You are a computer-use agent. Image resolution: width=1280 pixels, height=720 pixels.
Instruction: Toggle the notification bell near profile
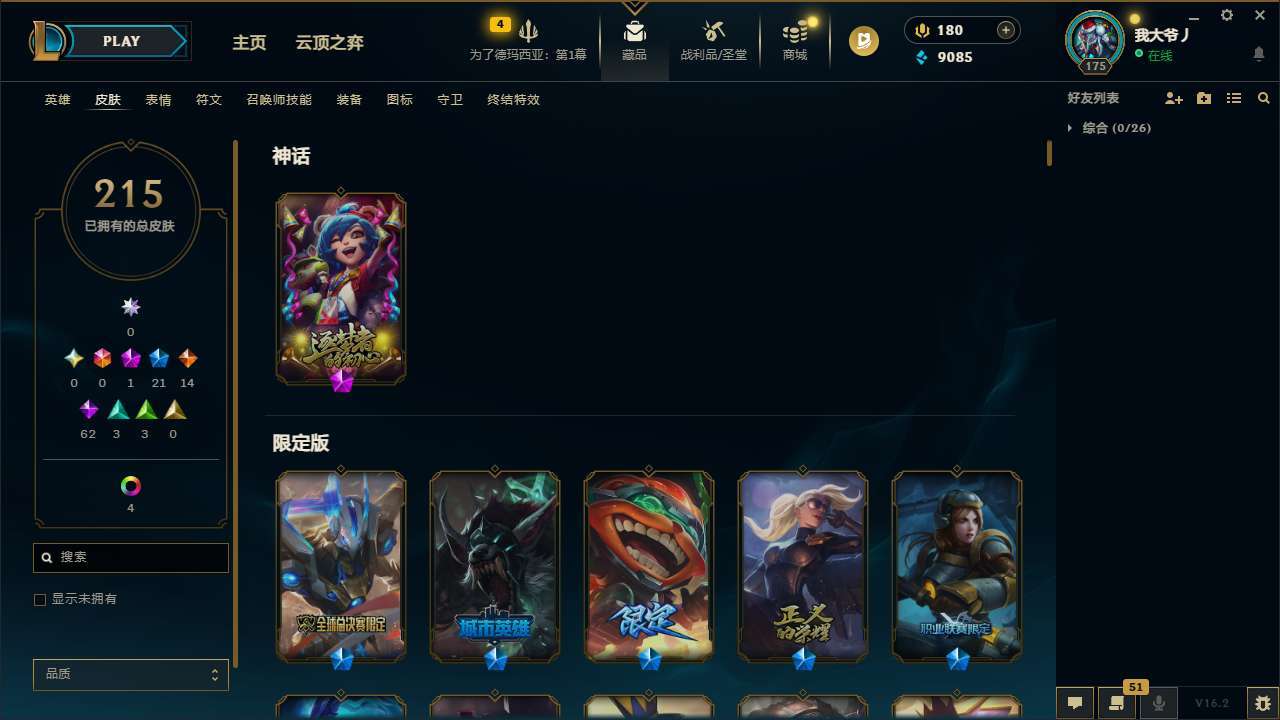coord(1258,53)
